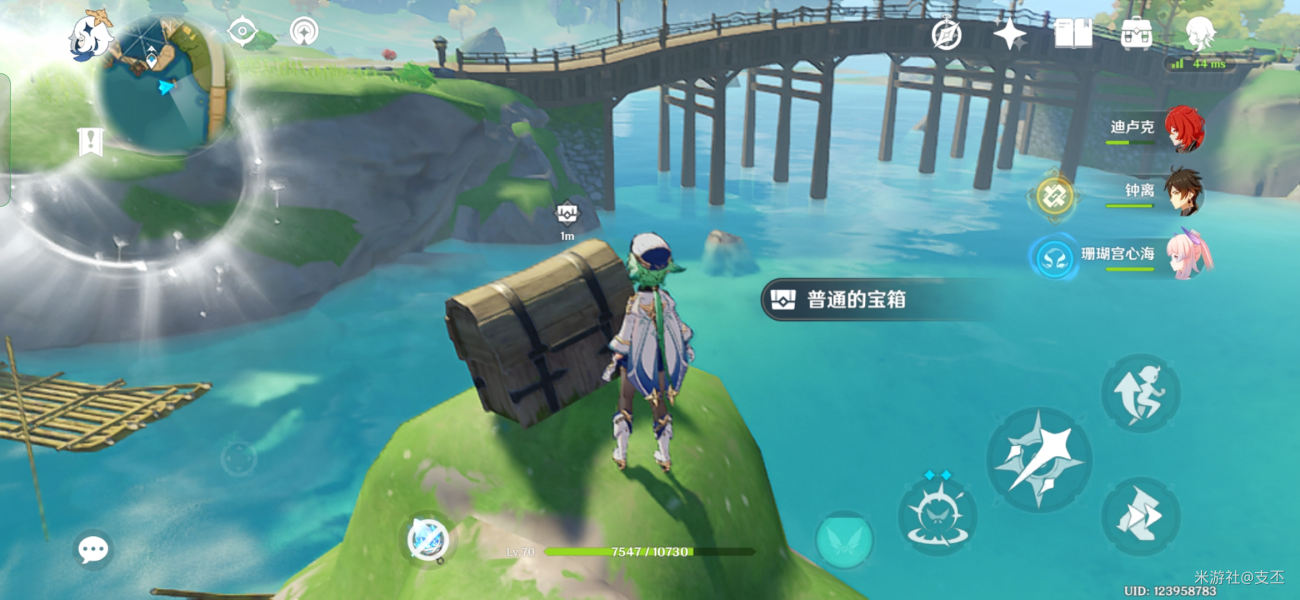Tap the jump button
1300x600 pixels.
(1140, 393)
